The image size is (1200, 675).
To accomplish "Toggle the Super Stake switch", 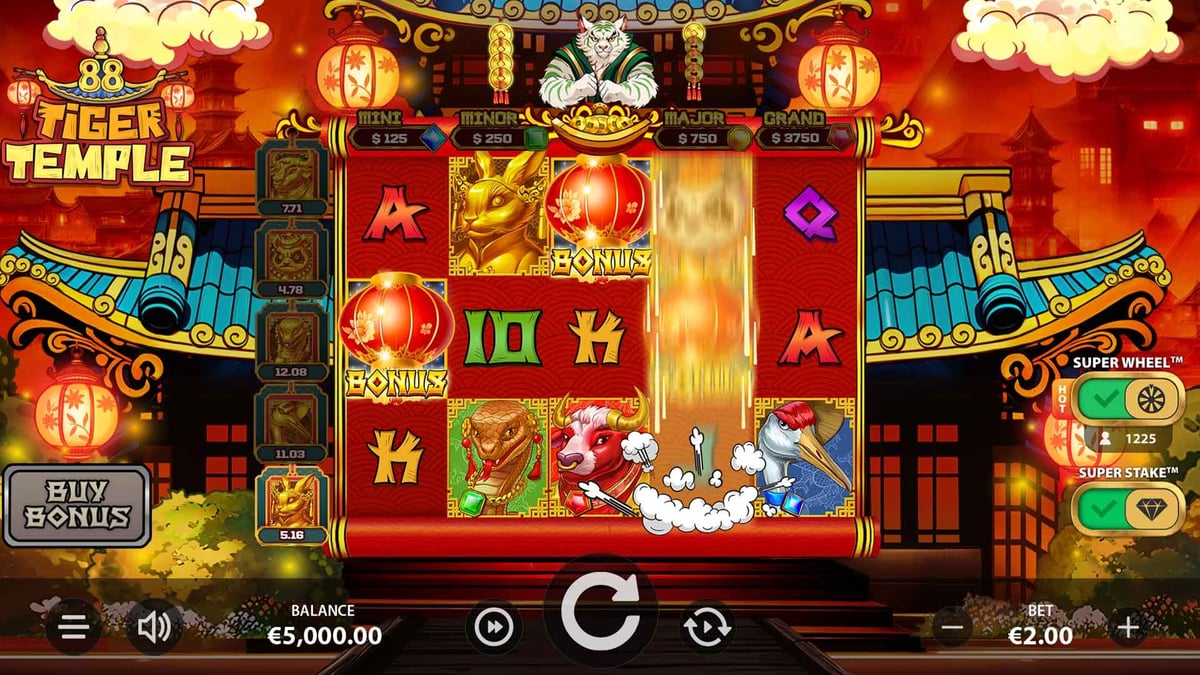I will [x=1127, y=509].
